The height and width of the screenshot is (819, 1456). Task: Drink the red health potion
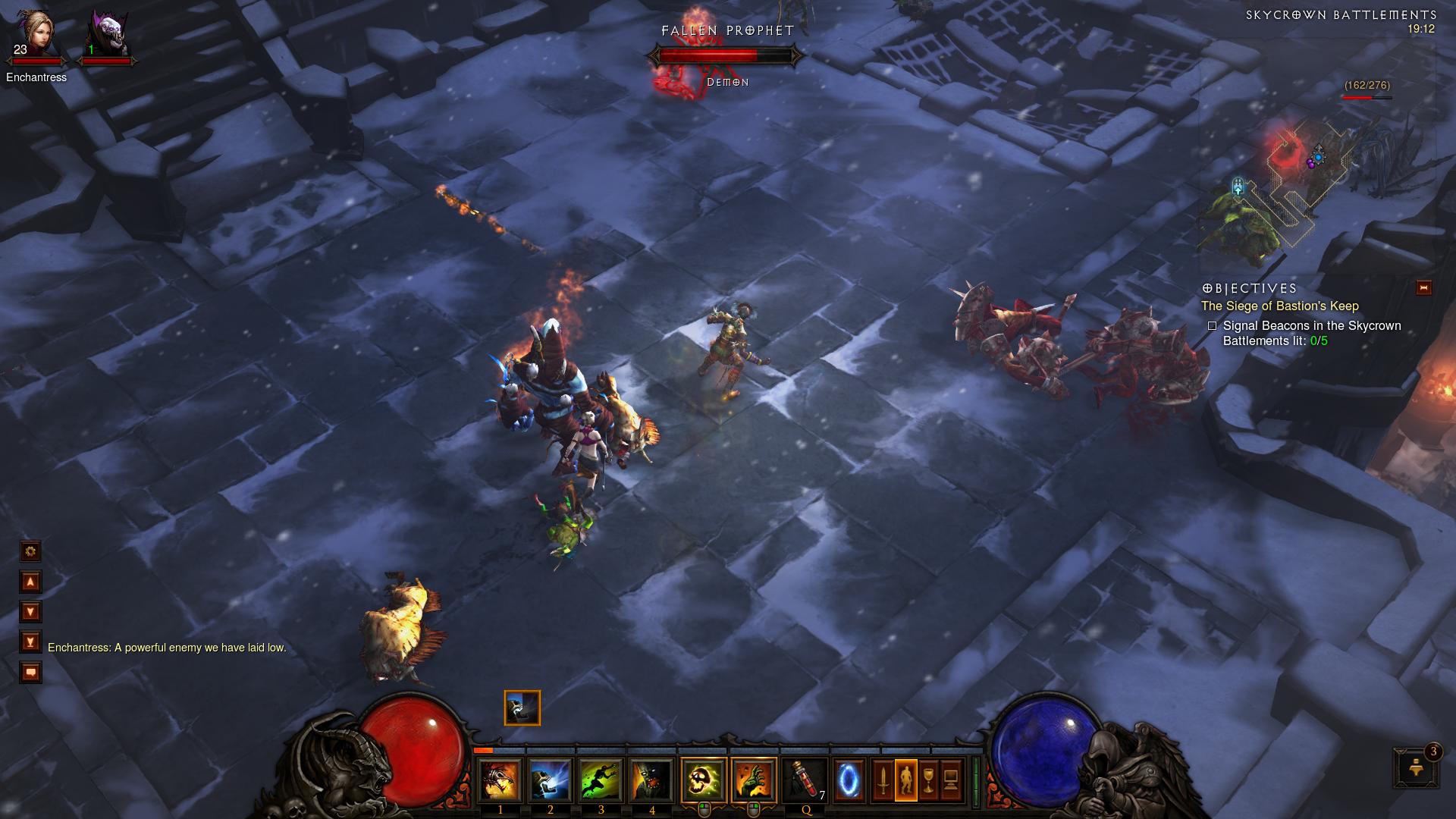[805, 780]
